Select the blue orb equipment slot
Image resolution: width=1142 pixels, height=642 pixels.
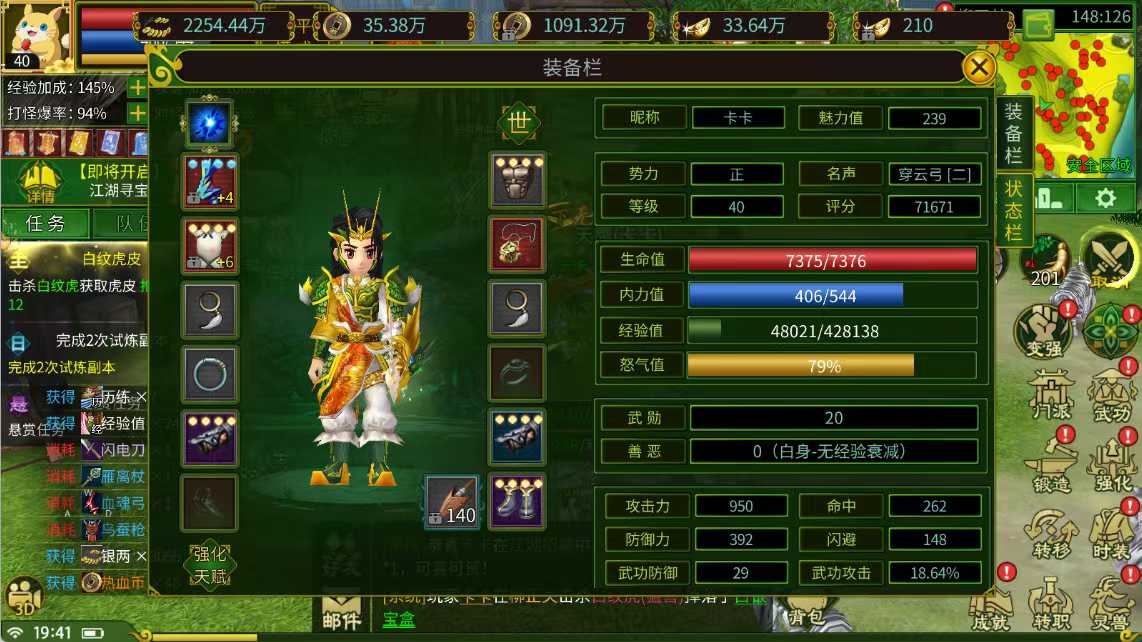[209, 124]
